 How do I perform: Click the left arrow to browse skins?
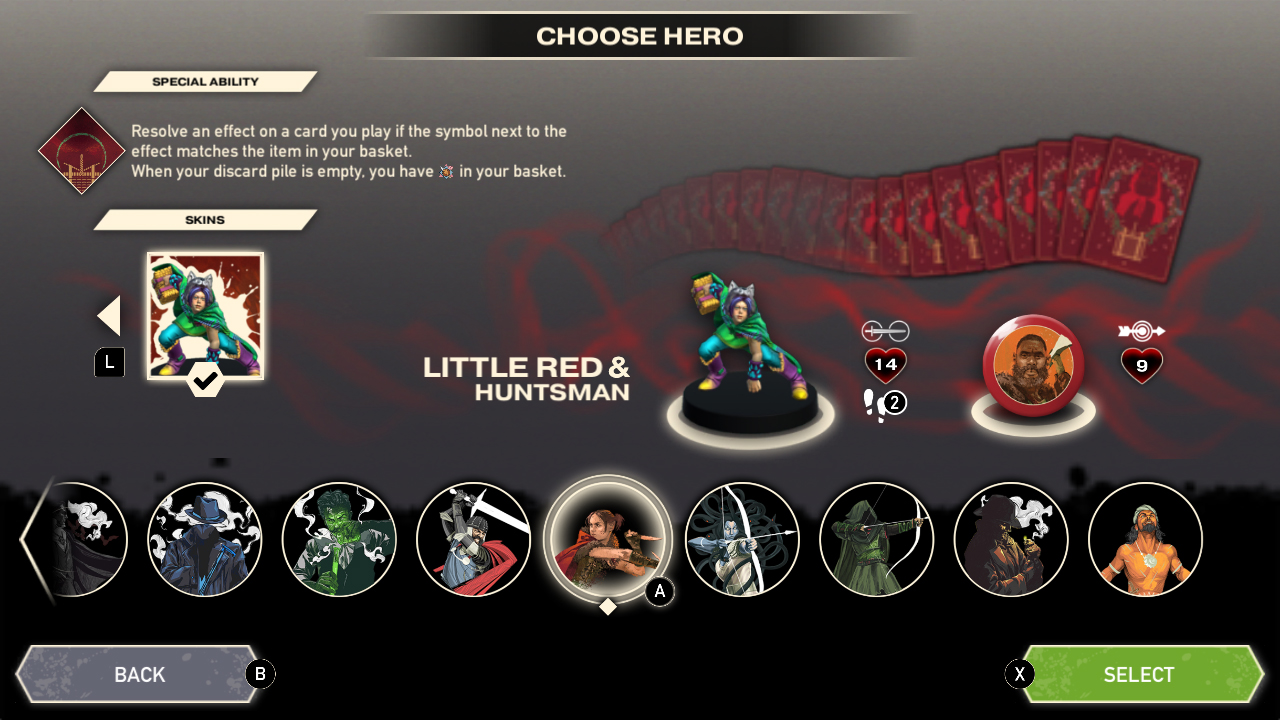tap(108, 315)
